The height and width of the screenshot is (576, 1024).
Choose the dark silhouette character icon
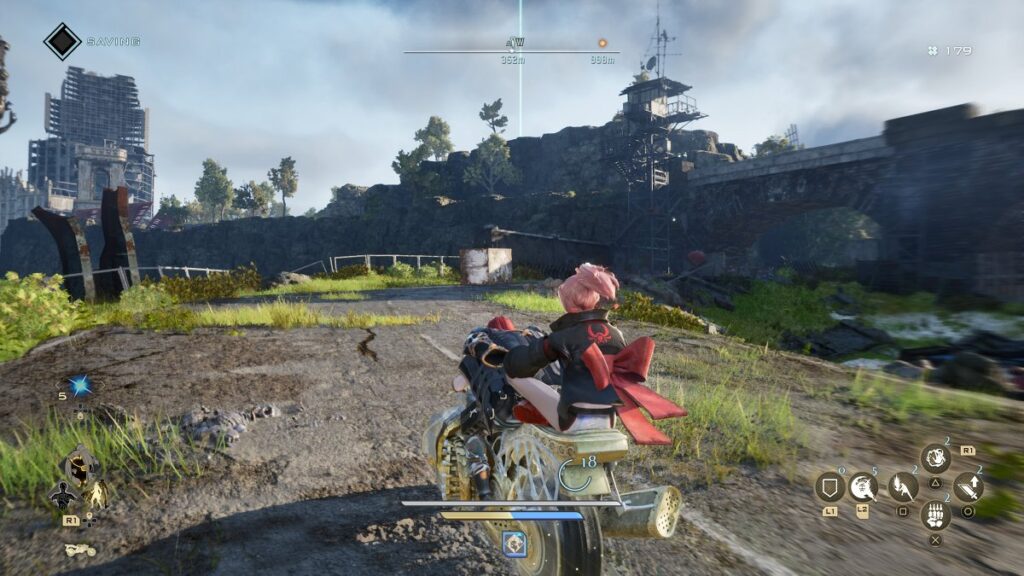61,495
